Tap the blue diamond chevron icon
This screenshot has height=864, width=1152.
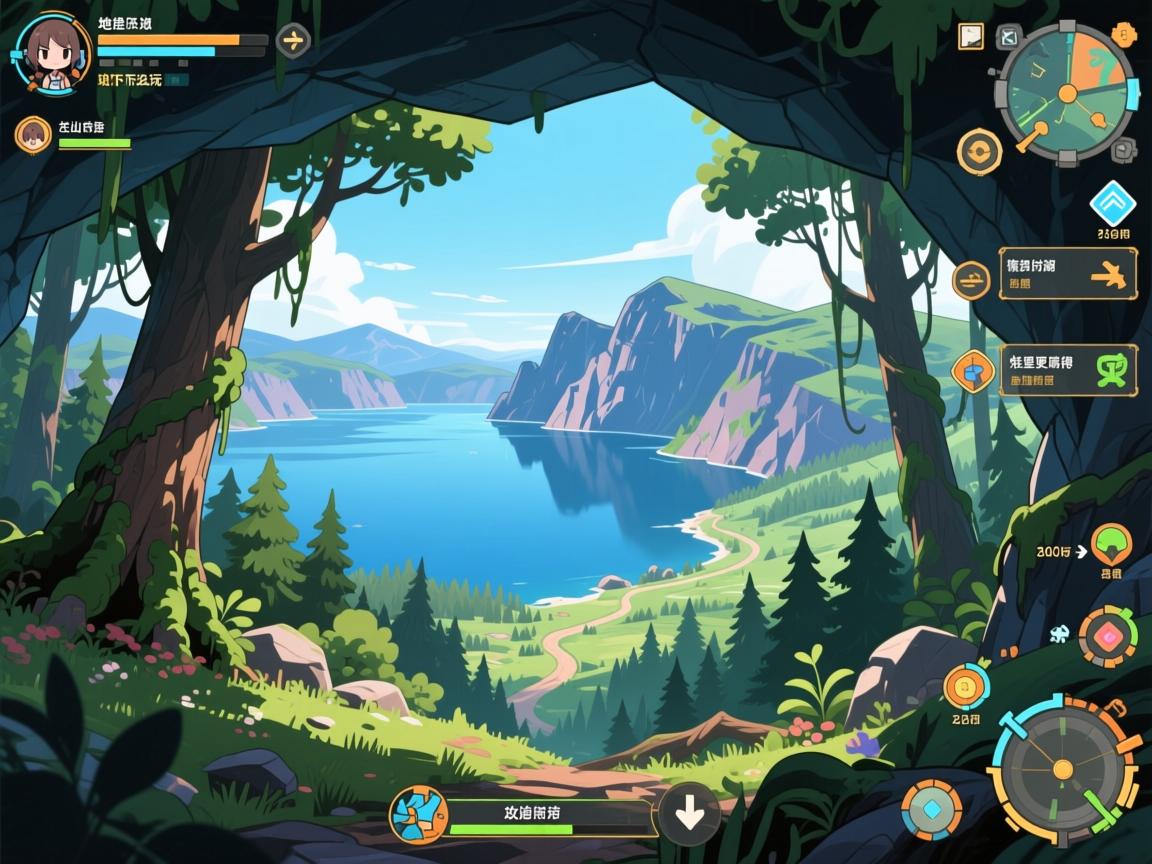(1112, 203)
